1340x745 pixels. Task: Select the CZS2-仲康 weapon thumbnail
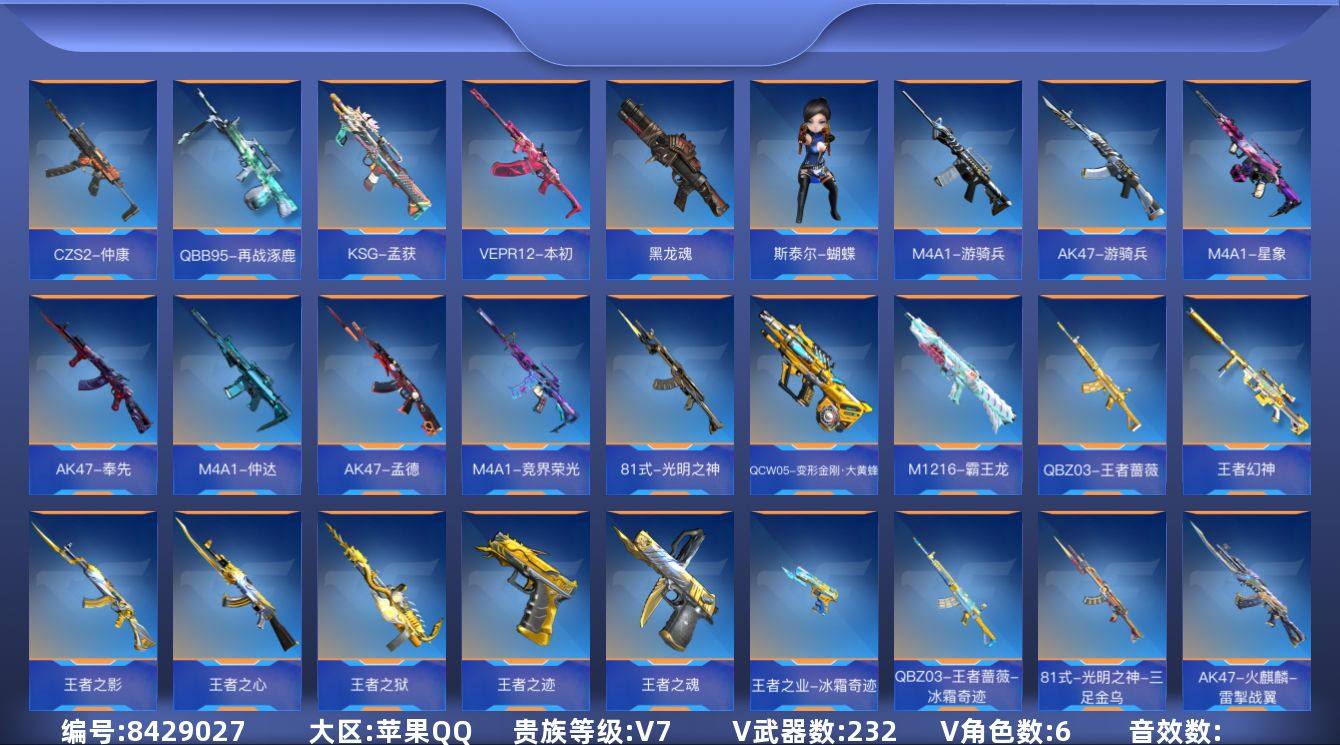(x=90, y=160)
